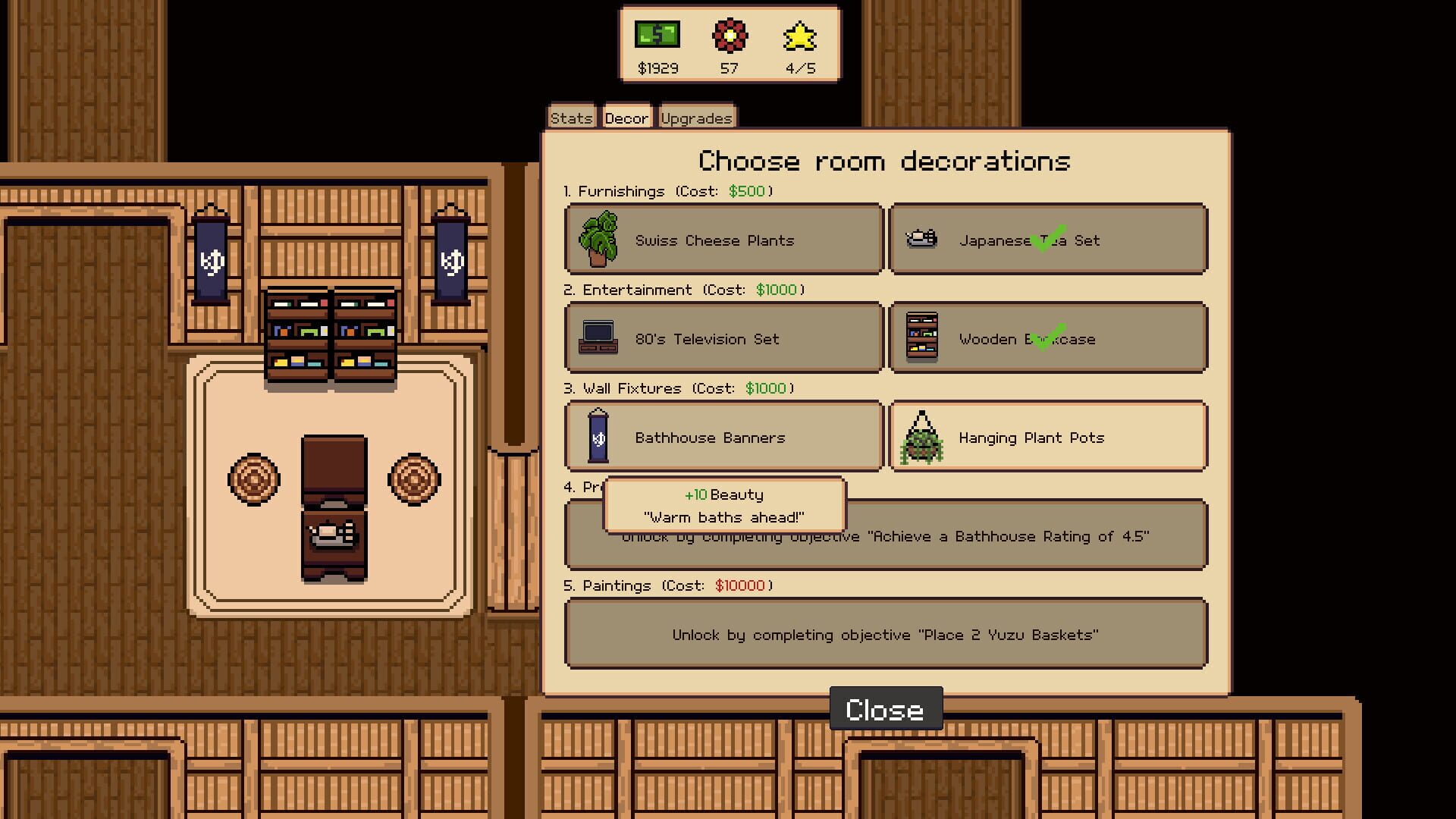The height and width of the screenshot is (819, 1456).
Task: Click the red flower icon showing 57
Action: 729,35
